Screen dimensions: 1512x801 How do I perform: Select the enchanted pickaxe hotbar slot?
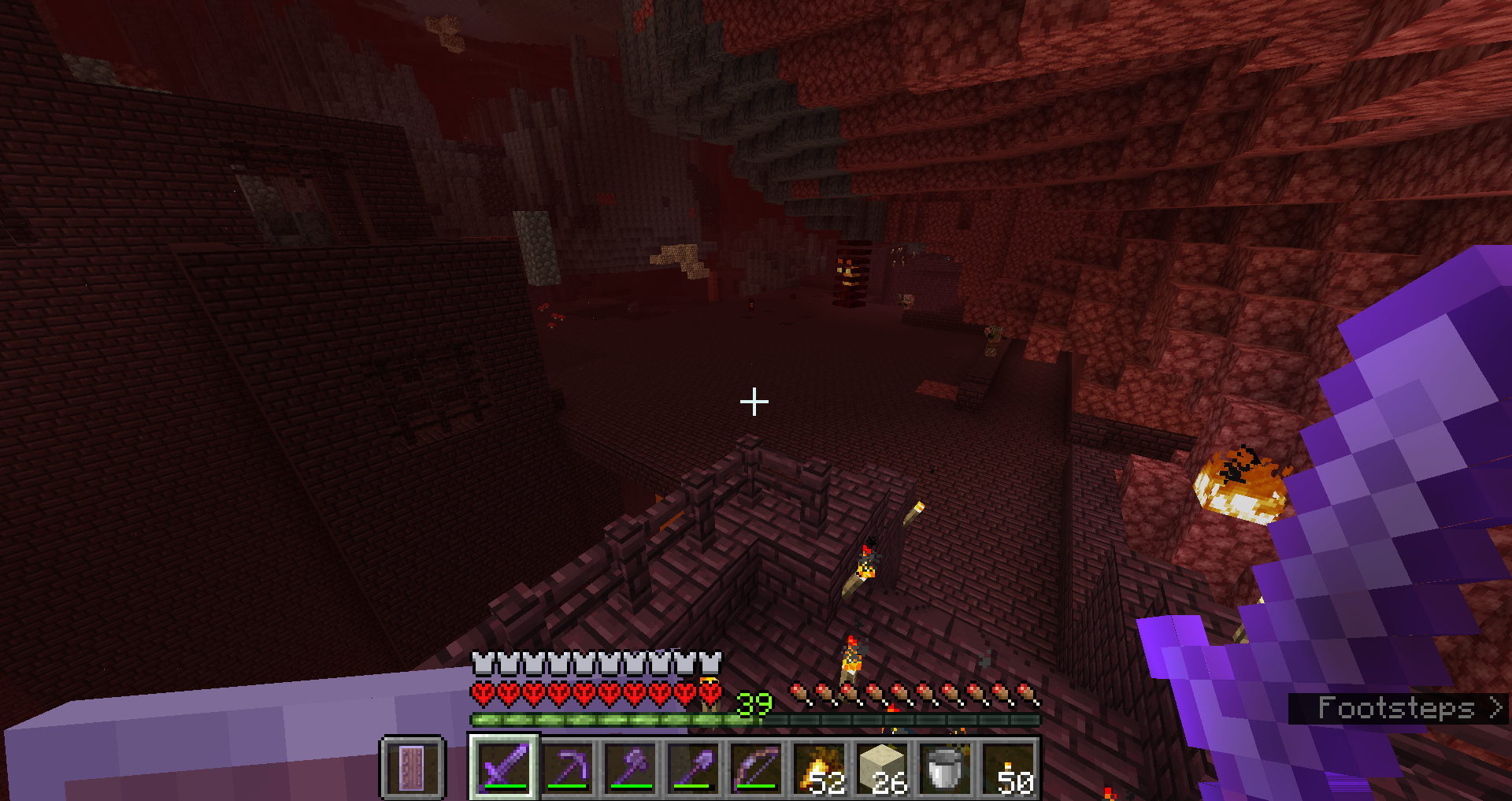(x=567, y=766)
